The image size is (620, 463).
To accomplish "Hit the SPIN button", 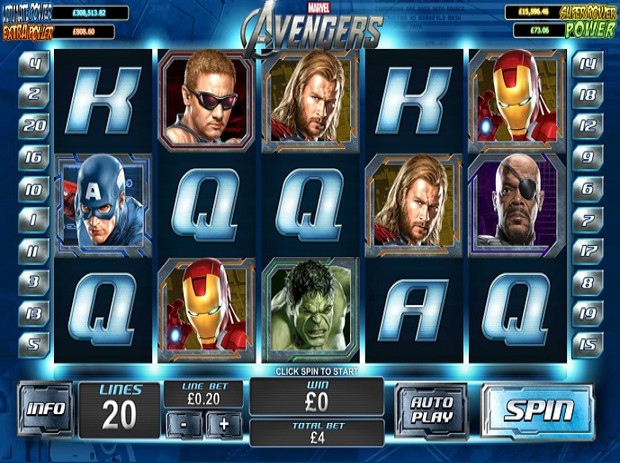I will click(538, 410).
